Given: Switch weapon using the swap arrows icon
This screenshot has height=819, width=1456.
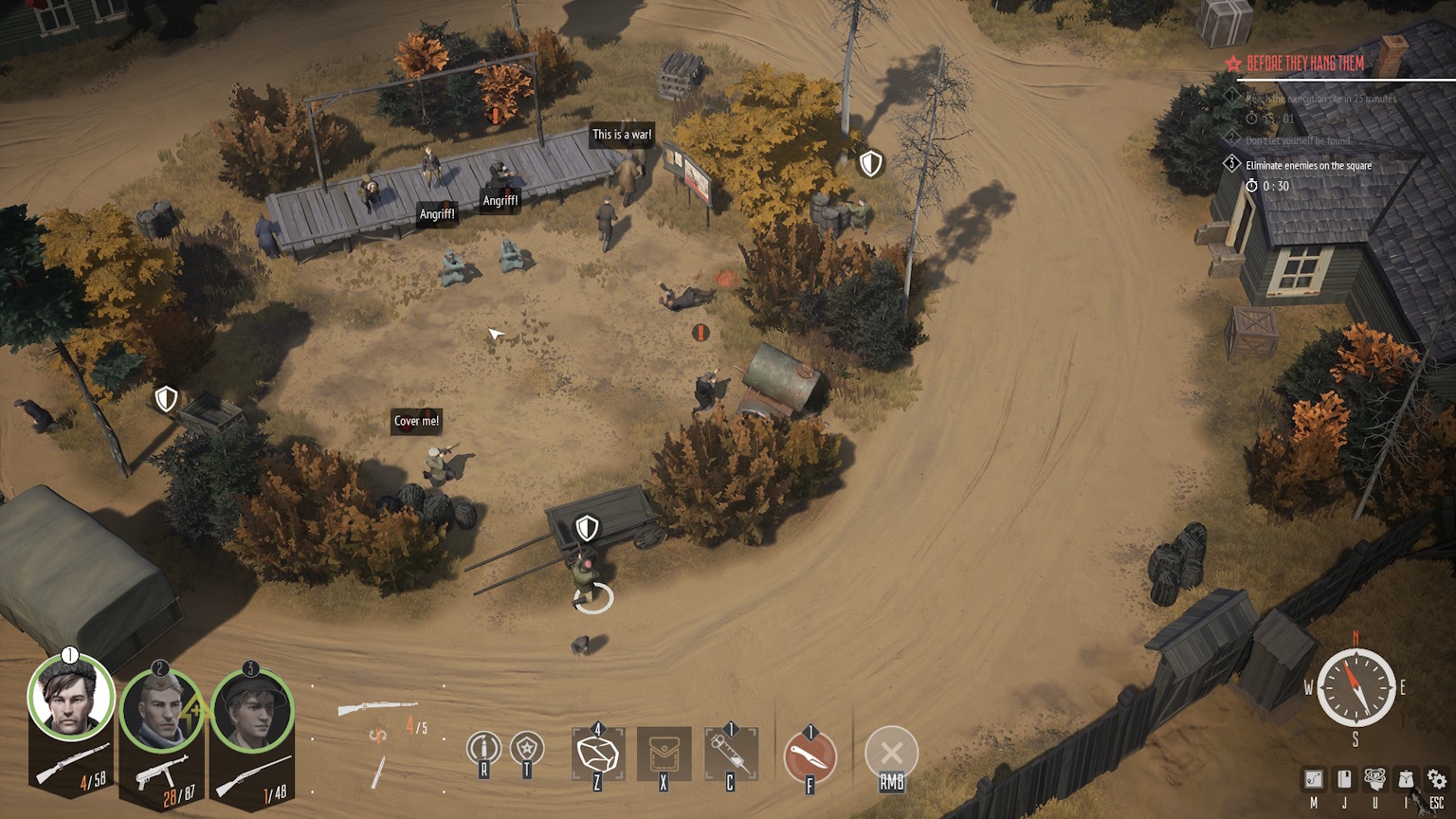Looking at the screenshot, I should pos(378,735).
